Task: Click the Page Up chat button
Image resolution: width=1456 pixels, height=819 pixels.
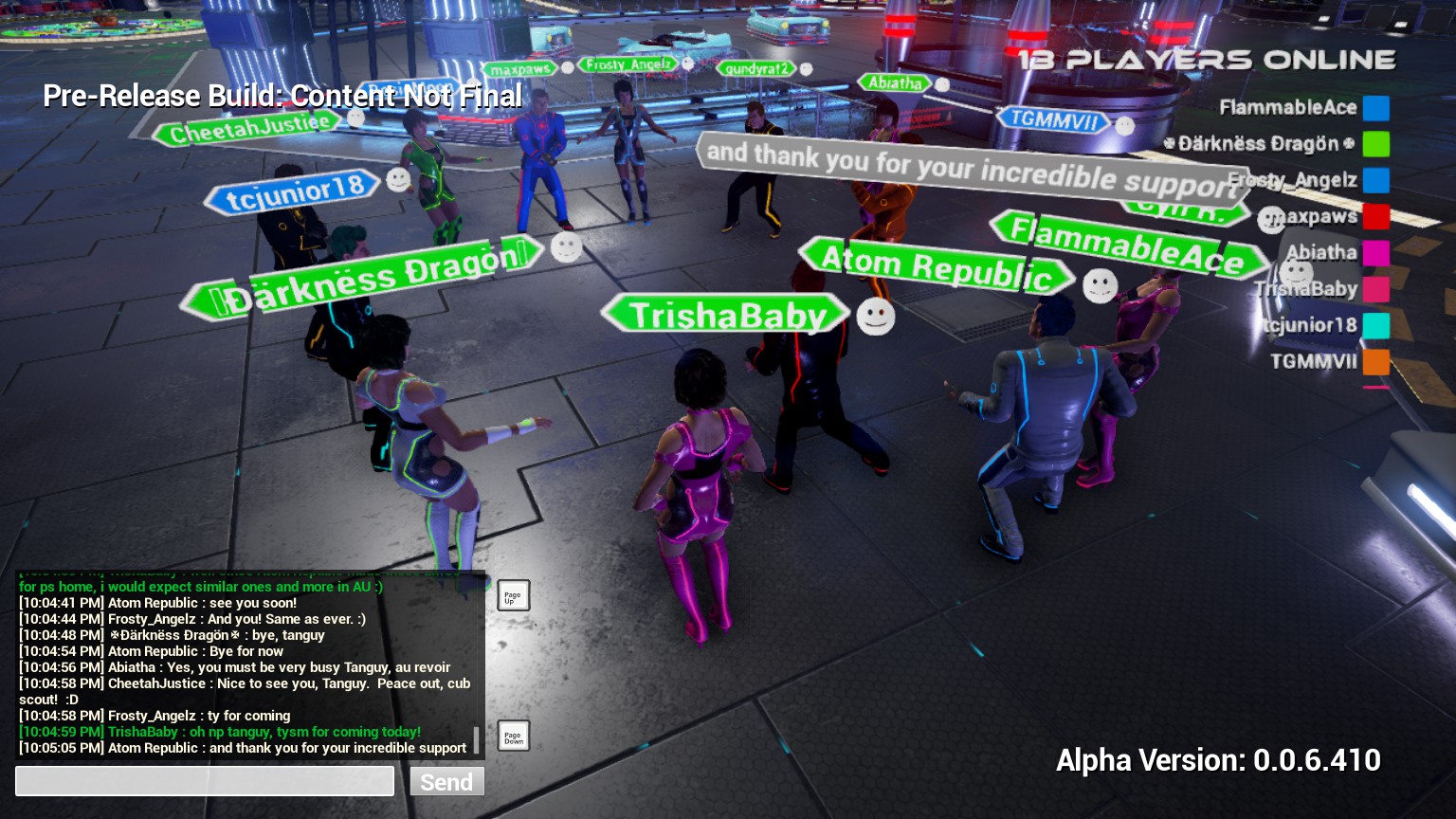Action: coord(513,595)
